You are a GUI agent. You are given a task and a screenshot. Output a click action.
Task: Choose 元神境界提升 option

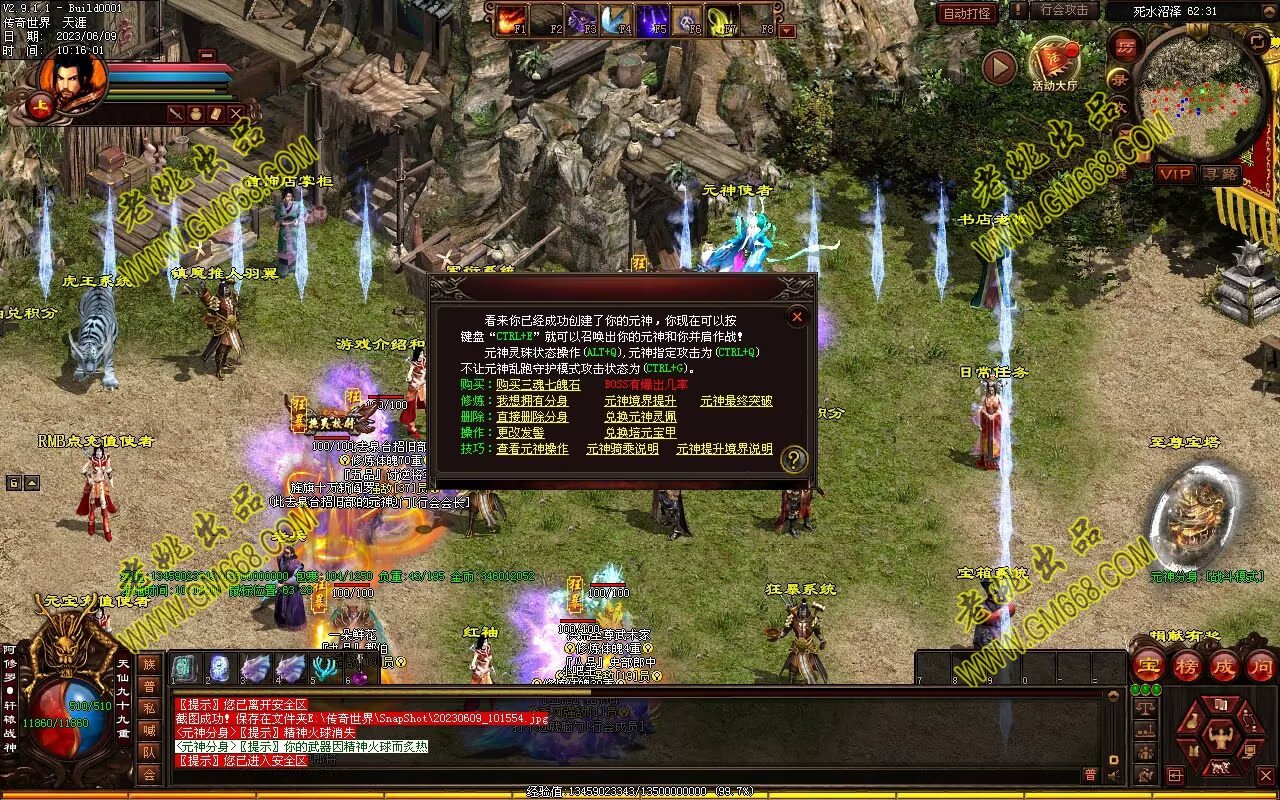[x=640, y=401]
